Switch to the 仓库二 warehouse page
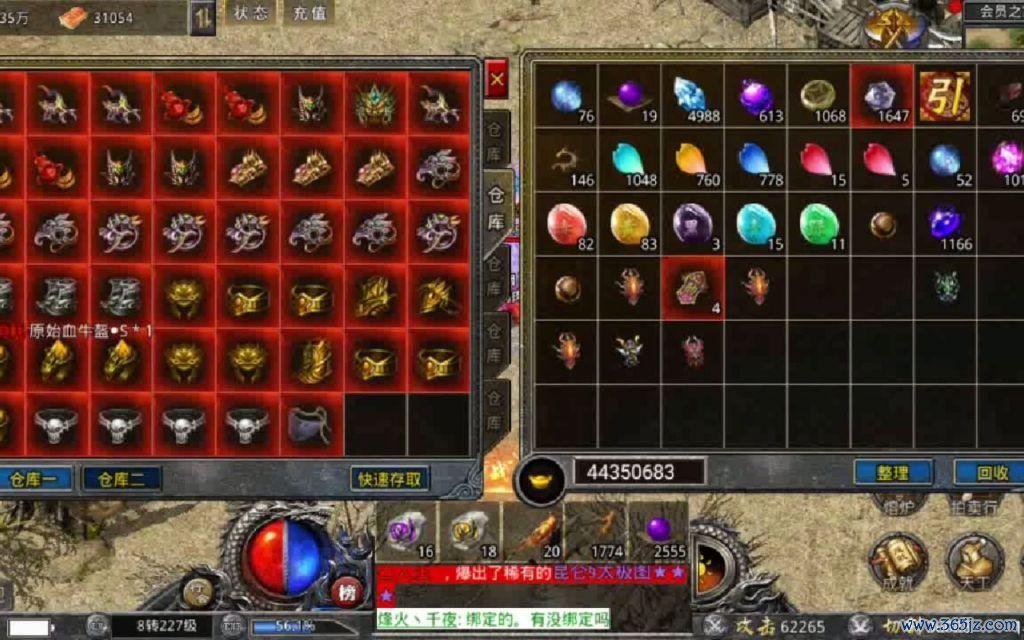Image resolution: width=1024 pixels, height=640 pixels. 121,479
